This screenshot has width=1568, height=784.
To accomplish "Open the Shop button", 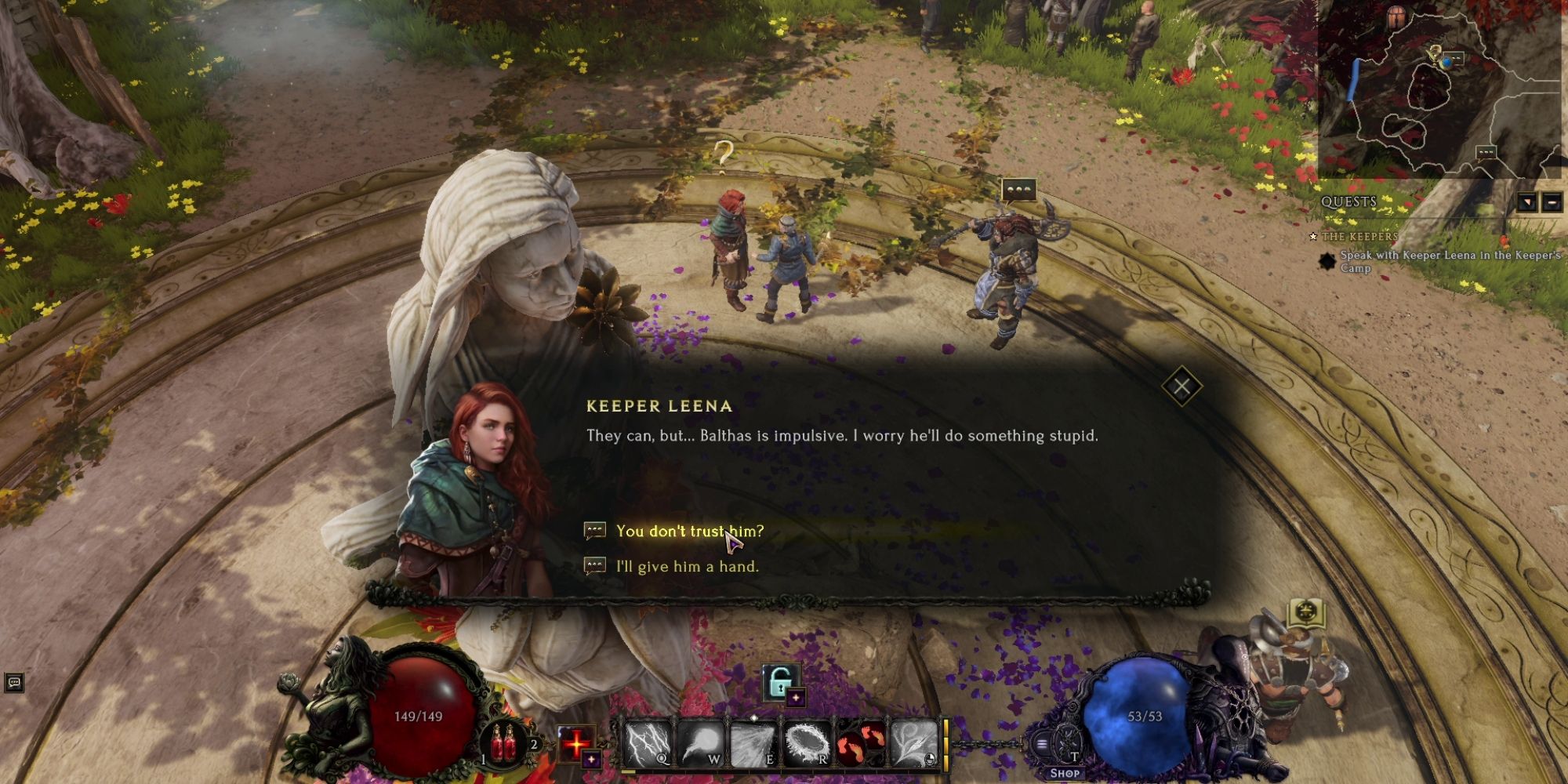I will pos(1065,773).
